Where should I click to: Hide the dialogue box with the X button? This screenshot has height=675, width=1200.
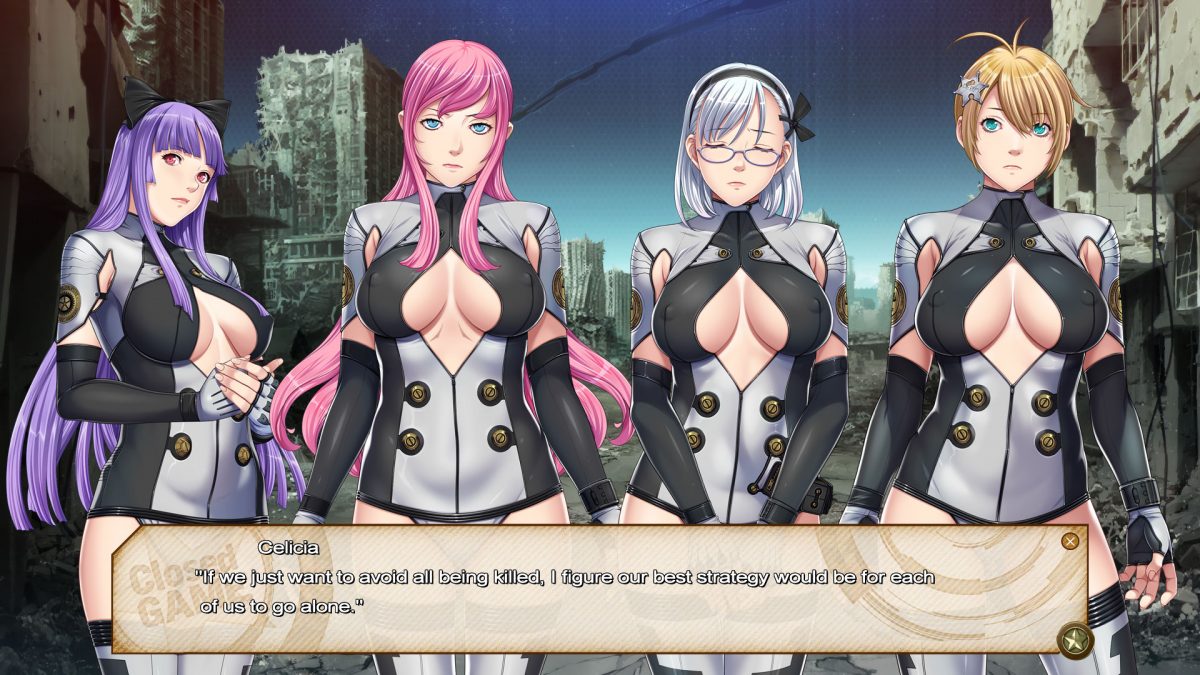1070,541
